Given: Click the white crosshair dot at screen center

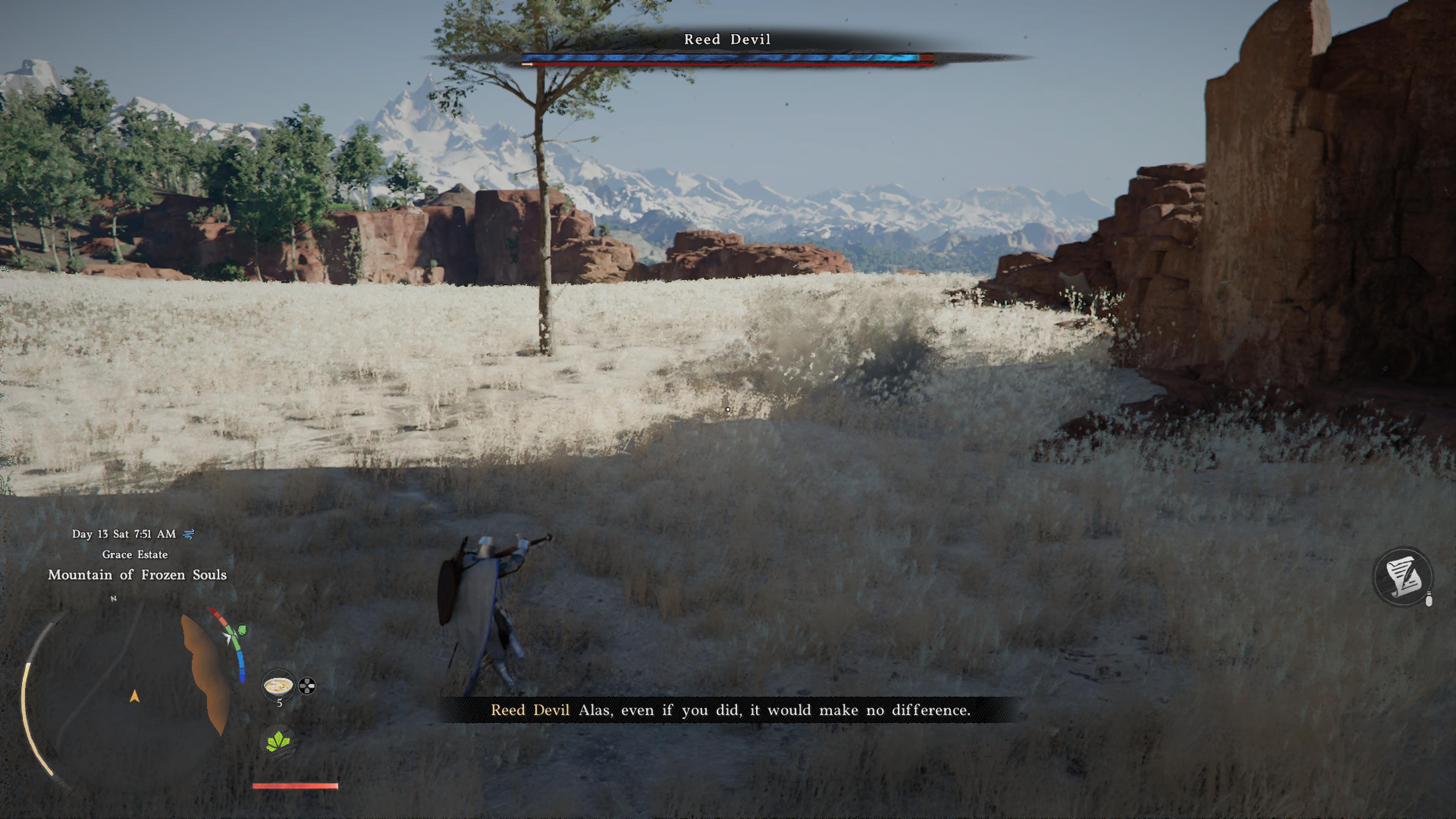Looking at the screenshot, I should (x=728, y=409).
